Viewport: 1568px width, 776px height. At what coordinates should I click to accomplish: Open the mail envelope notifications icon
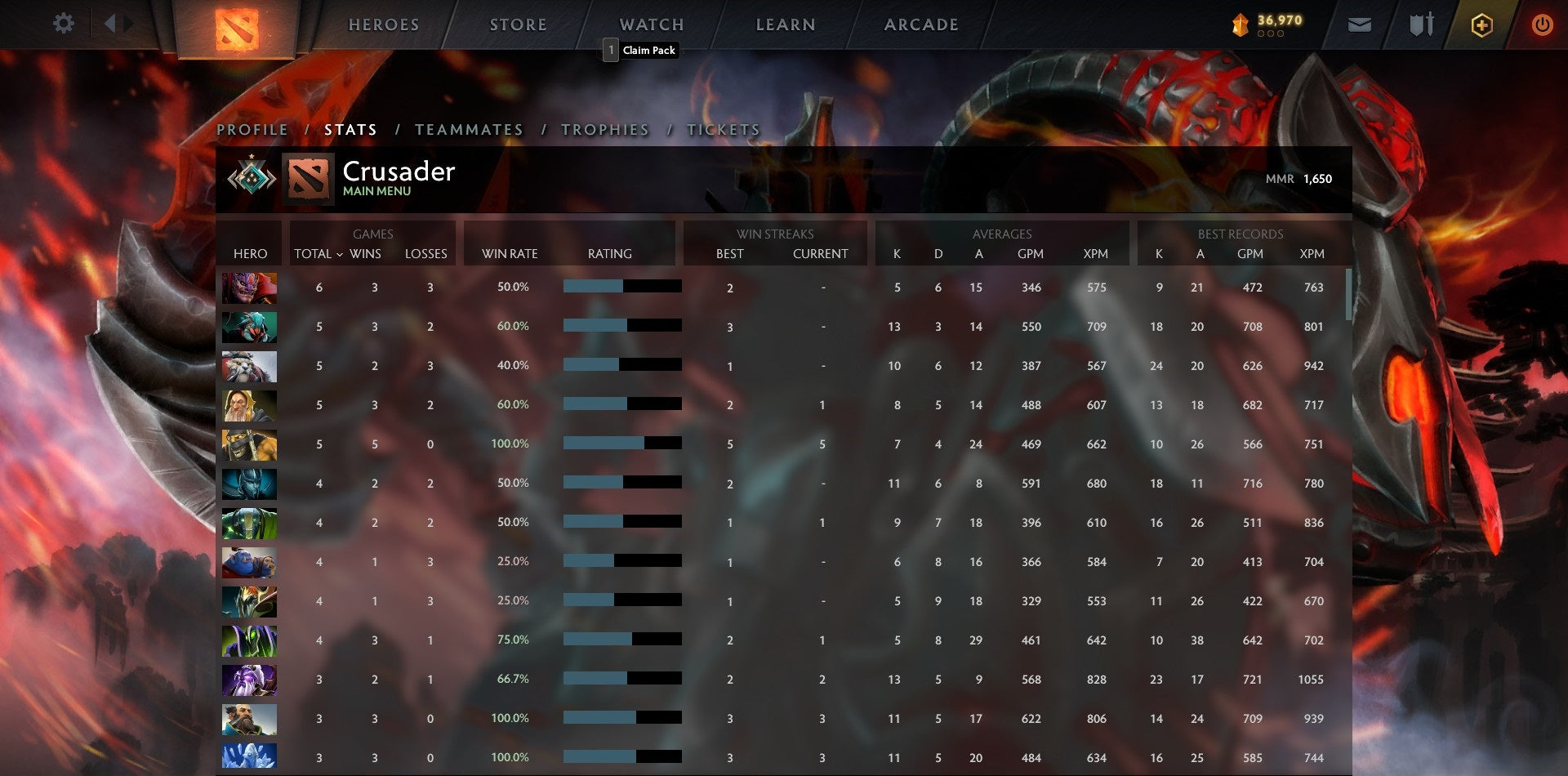tap(1361, 24)
